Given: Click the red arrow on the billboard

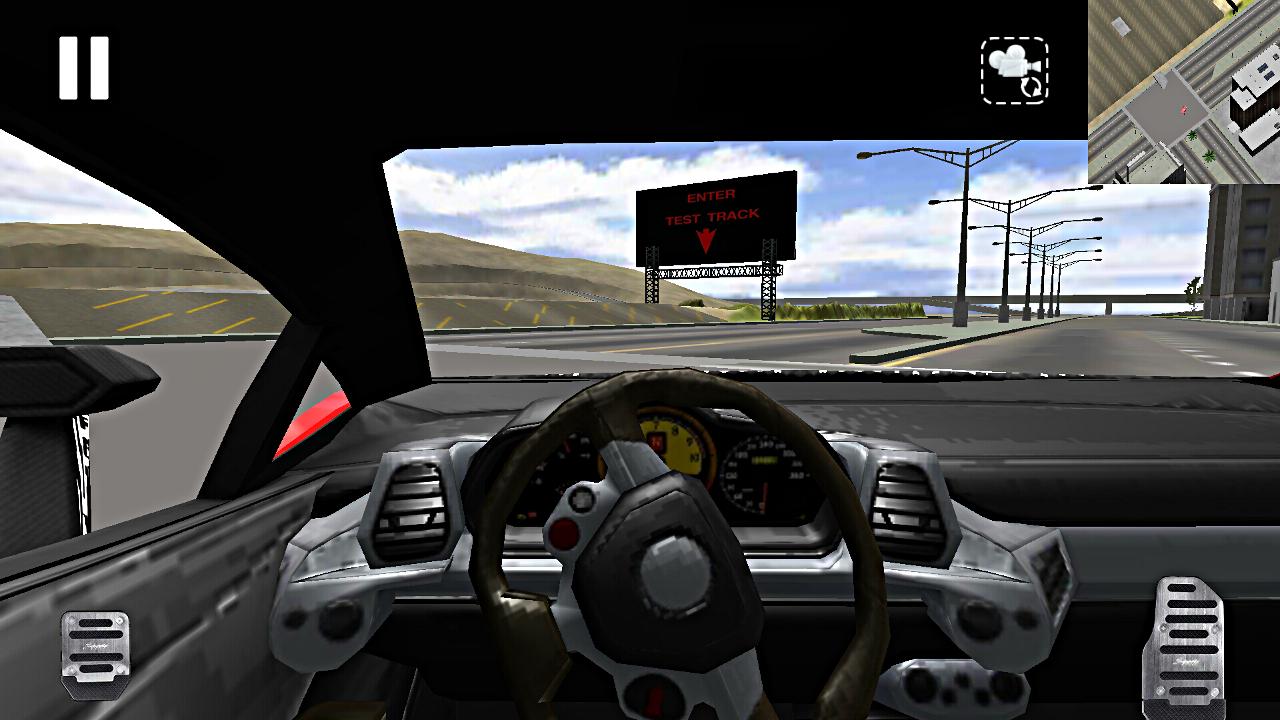Looking at the screenshot, I should coord(705,238).
